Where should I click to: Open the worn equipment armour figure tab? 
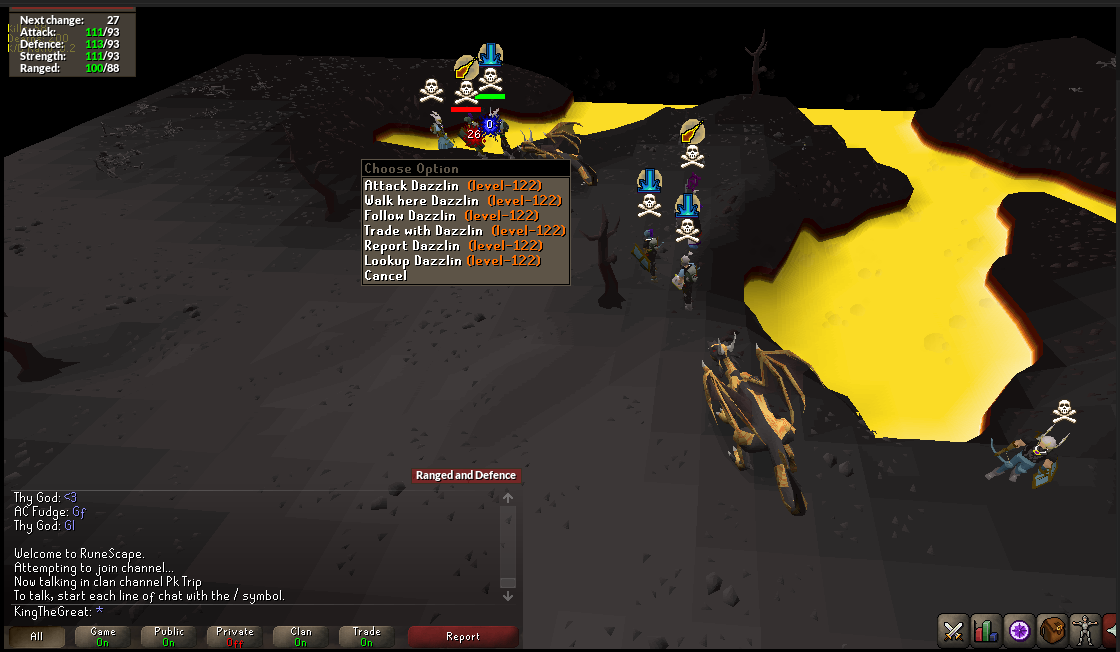(x=1084, y=631)
